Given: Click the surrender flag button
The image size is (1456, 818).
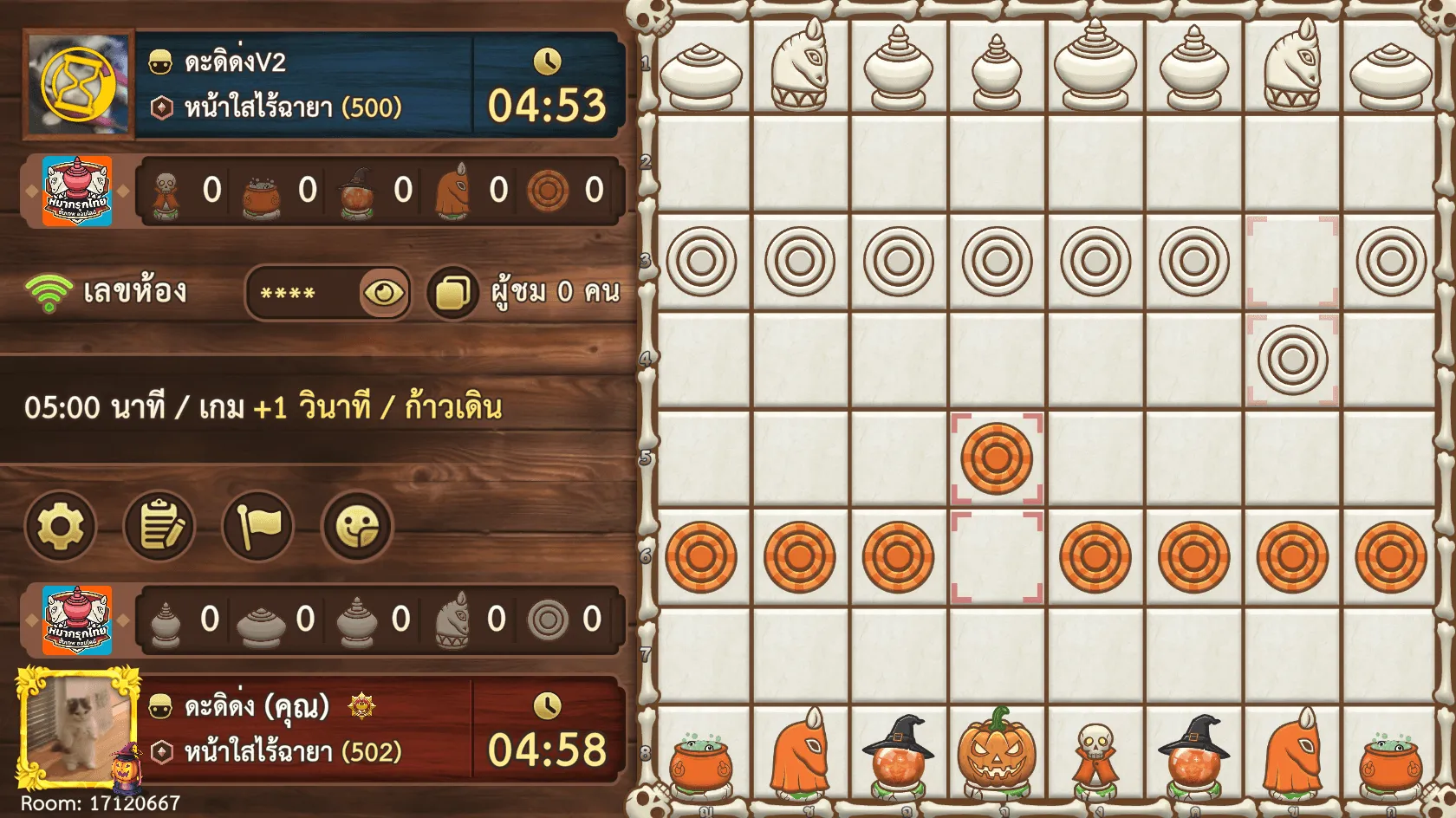Looking at the screenshot, I should (258, 526).
